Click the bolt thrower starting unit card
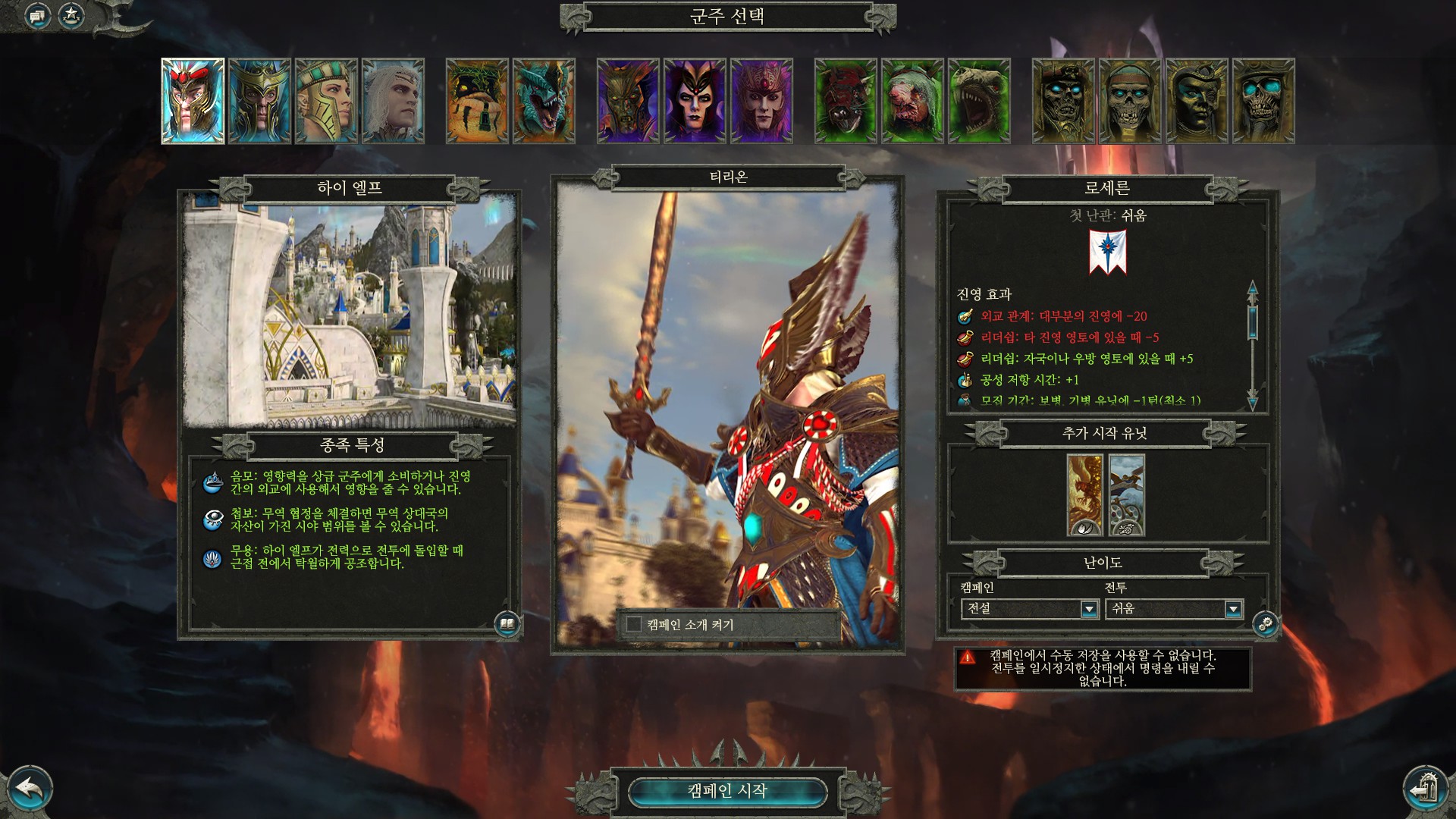Screen dimensions: 1456x819 pyautogui.click(x=1127, y=495)
